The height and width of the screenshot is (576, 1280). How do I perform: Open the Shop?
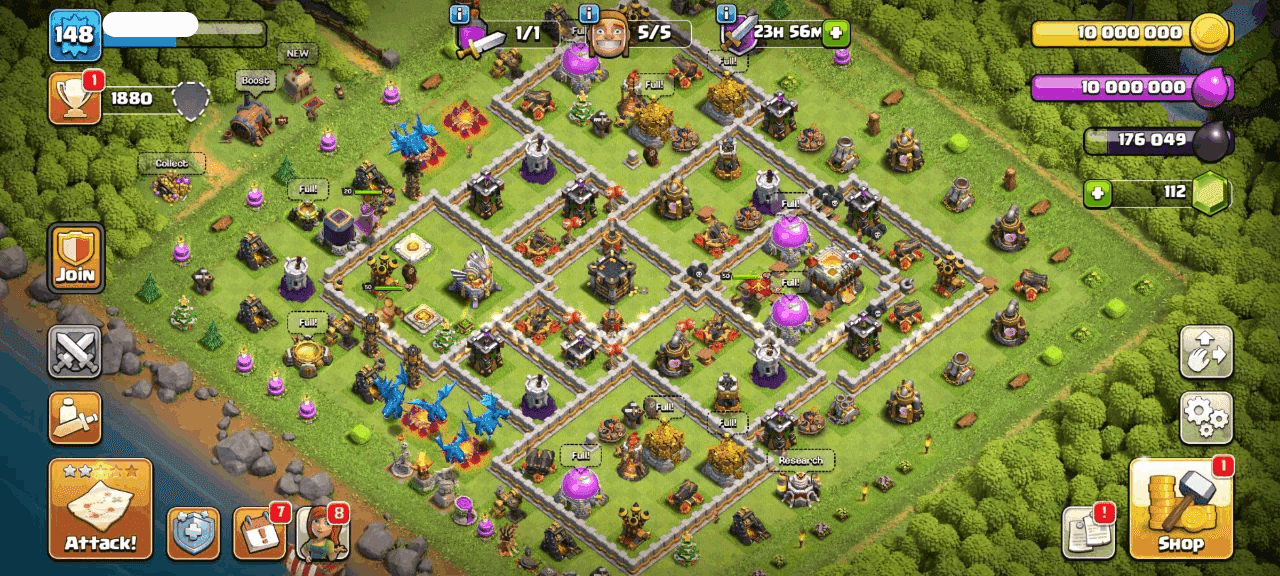tap(1180, 509)
